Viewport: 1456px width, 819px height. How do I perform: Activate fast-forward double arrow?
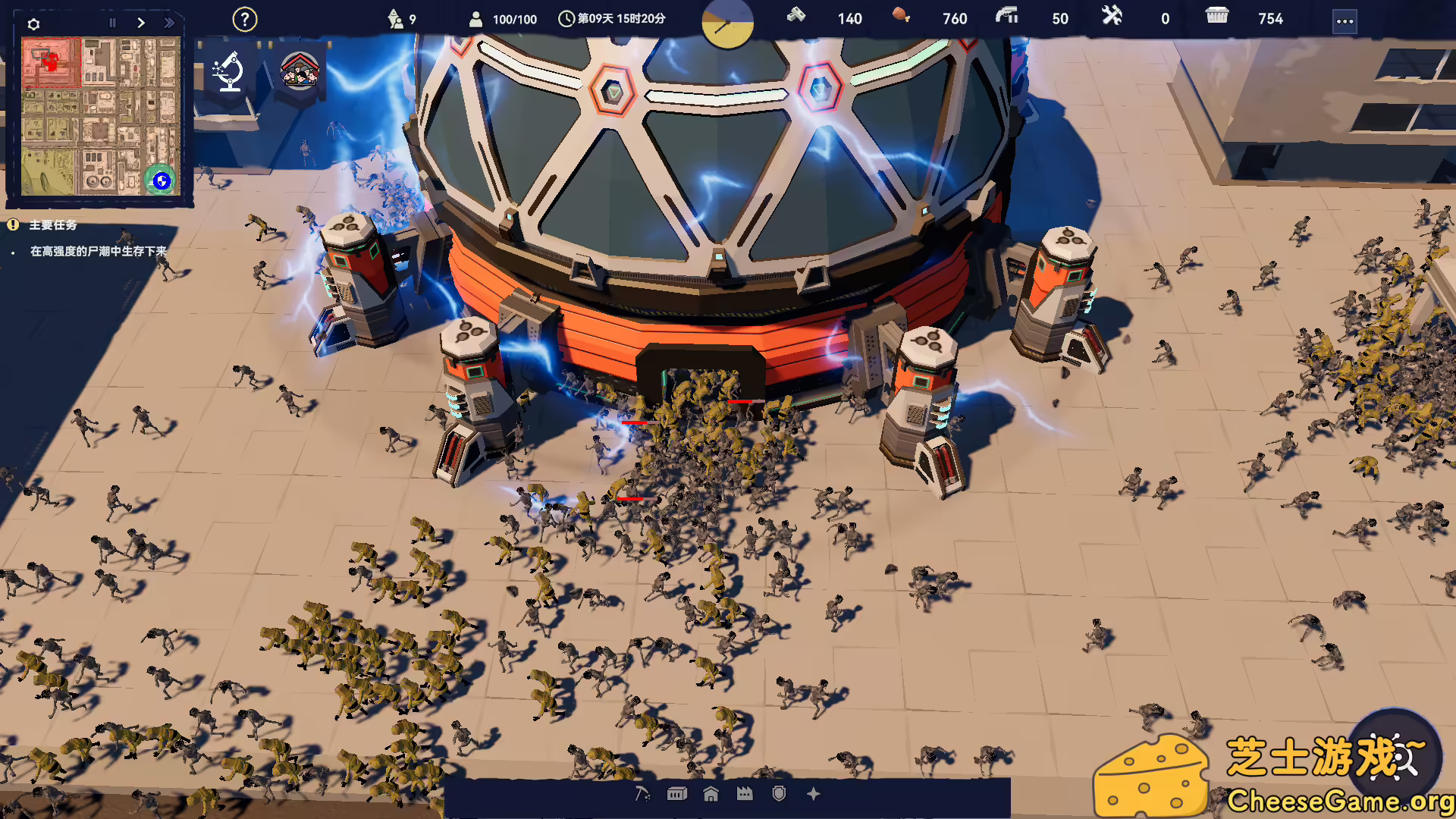pyautogui.click(x=169, y=23)
